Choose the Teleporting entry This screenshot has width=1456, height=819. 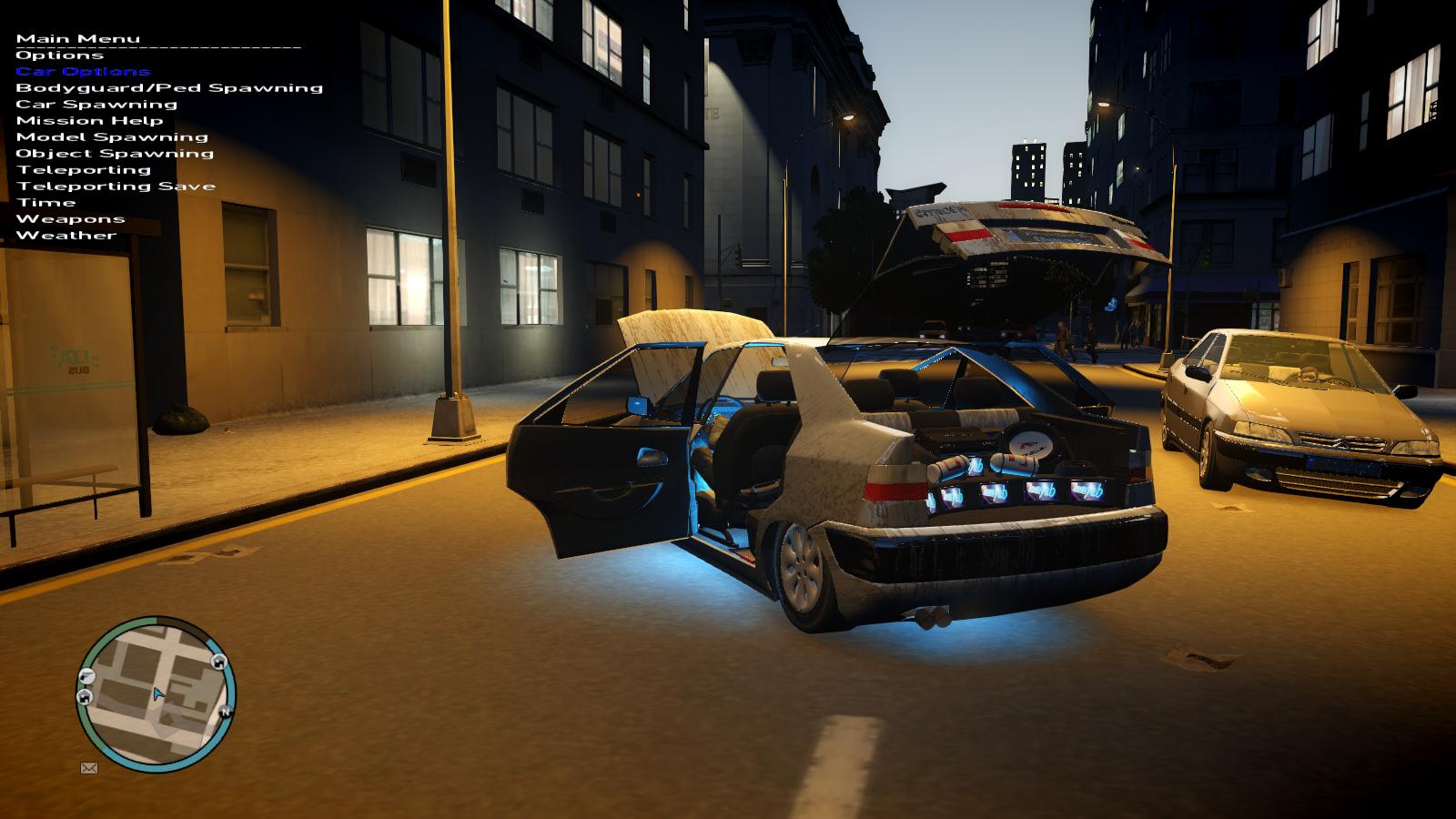pos(84,170)
